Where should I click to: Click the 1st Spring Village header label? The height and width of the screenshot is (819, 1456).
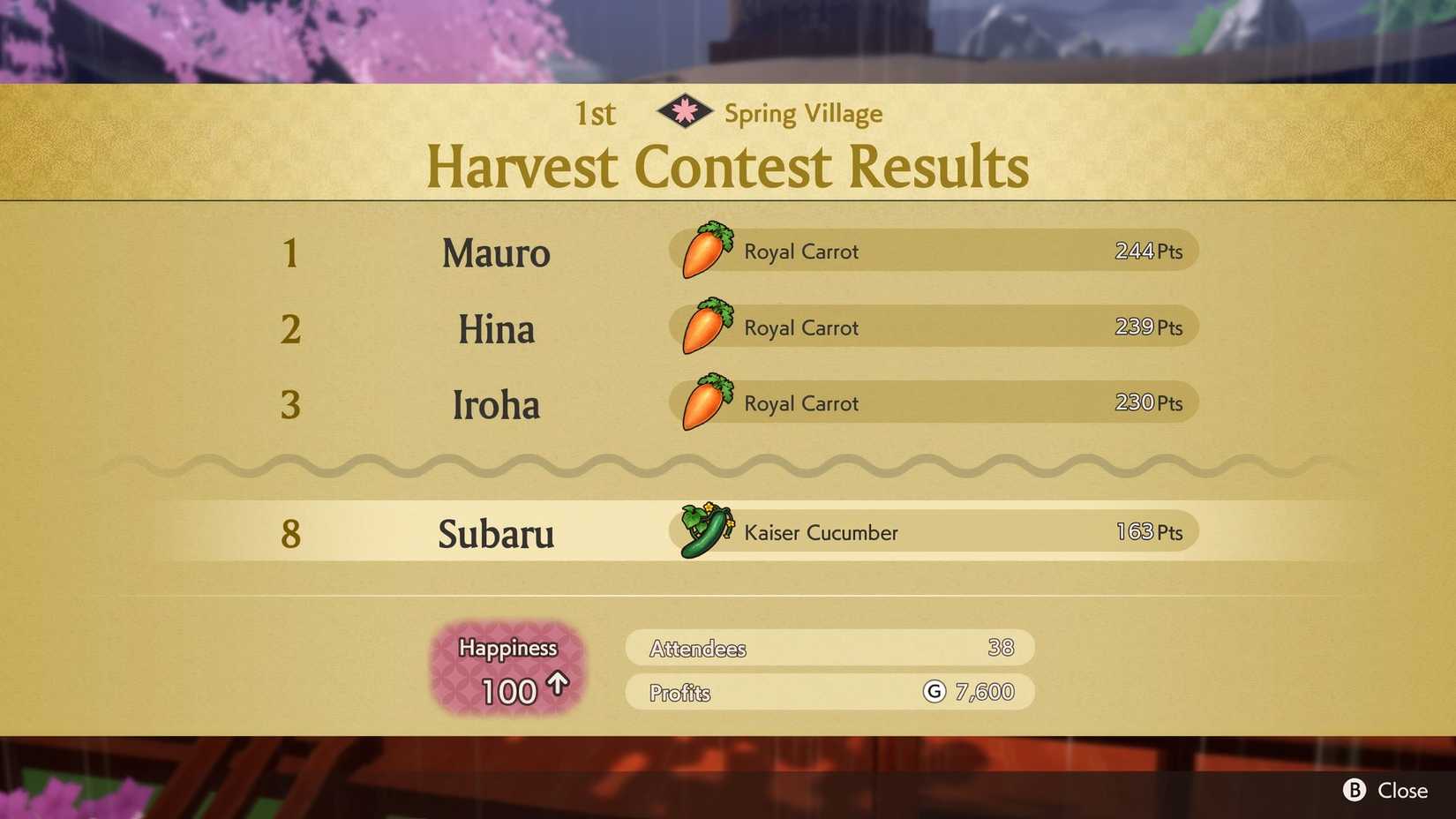pos(728,112)
